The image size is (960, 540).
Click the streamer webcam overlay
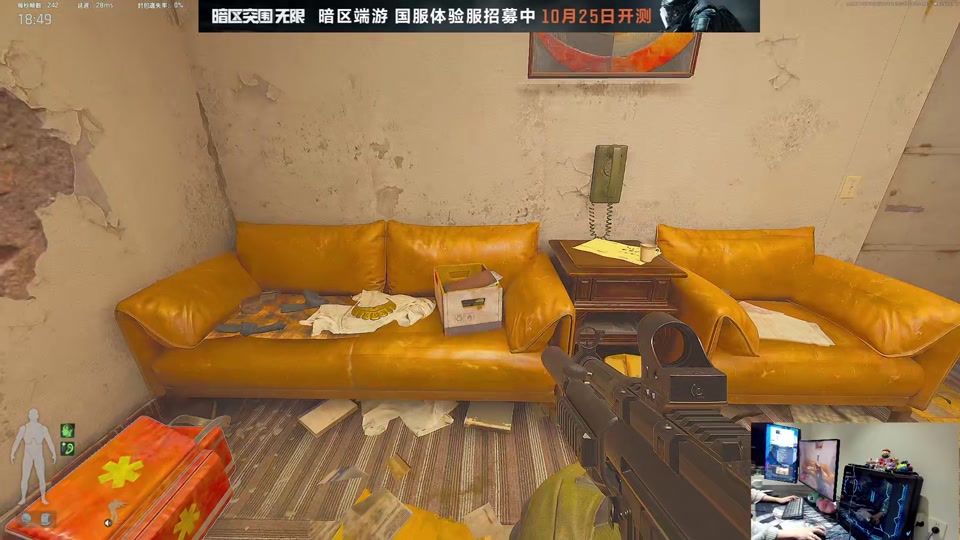coord(854,480)
